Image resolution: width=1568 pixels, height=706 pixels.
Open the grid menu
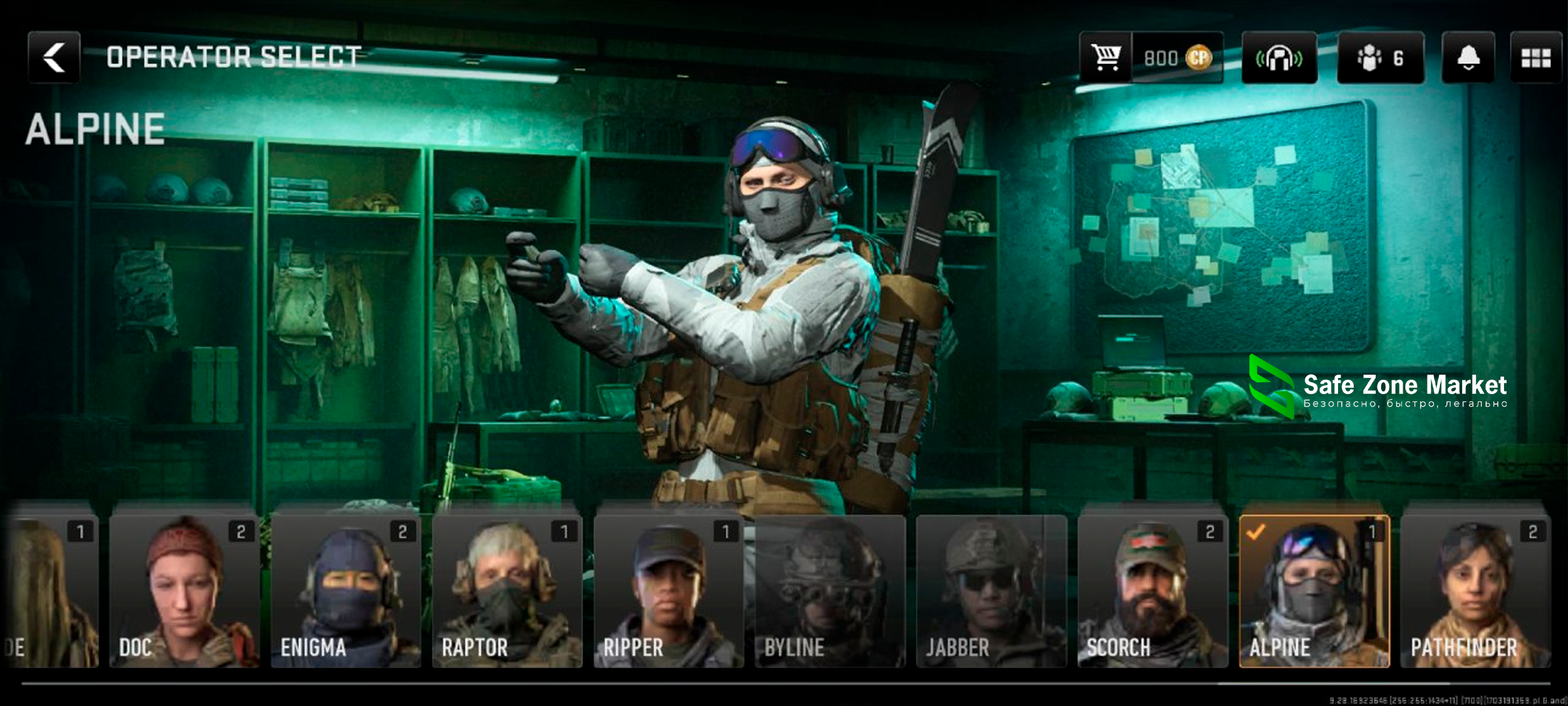(1535, 58)
